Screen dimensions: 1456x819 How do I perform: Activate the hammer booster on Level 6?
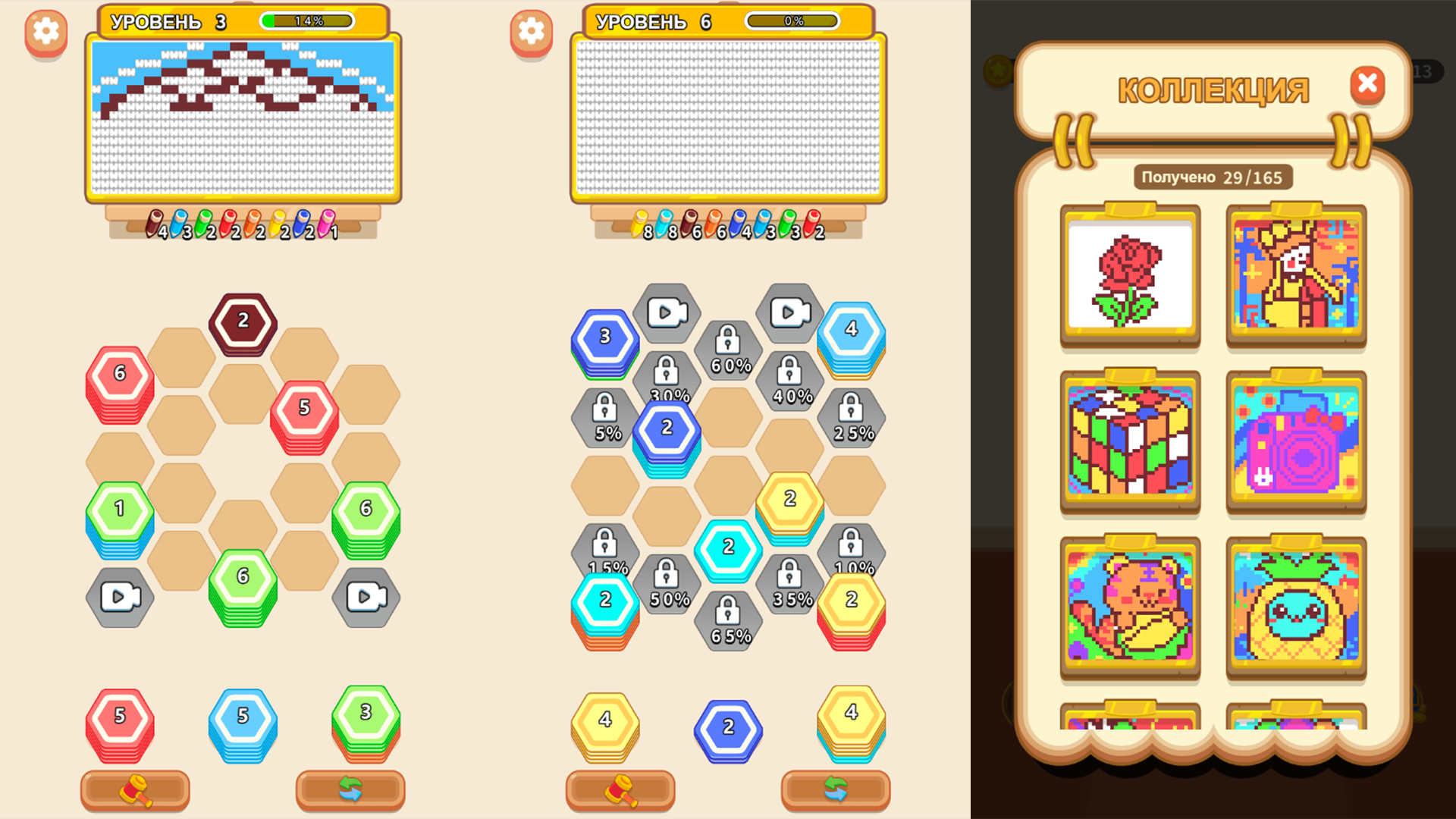(x=620, y=790)
